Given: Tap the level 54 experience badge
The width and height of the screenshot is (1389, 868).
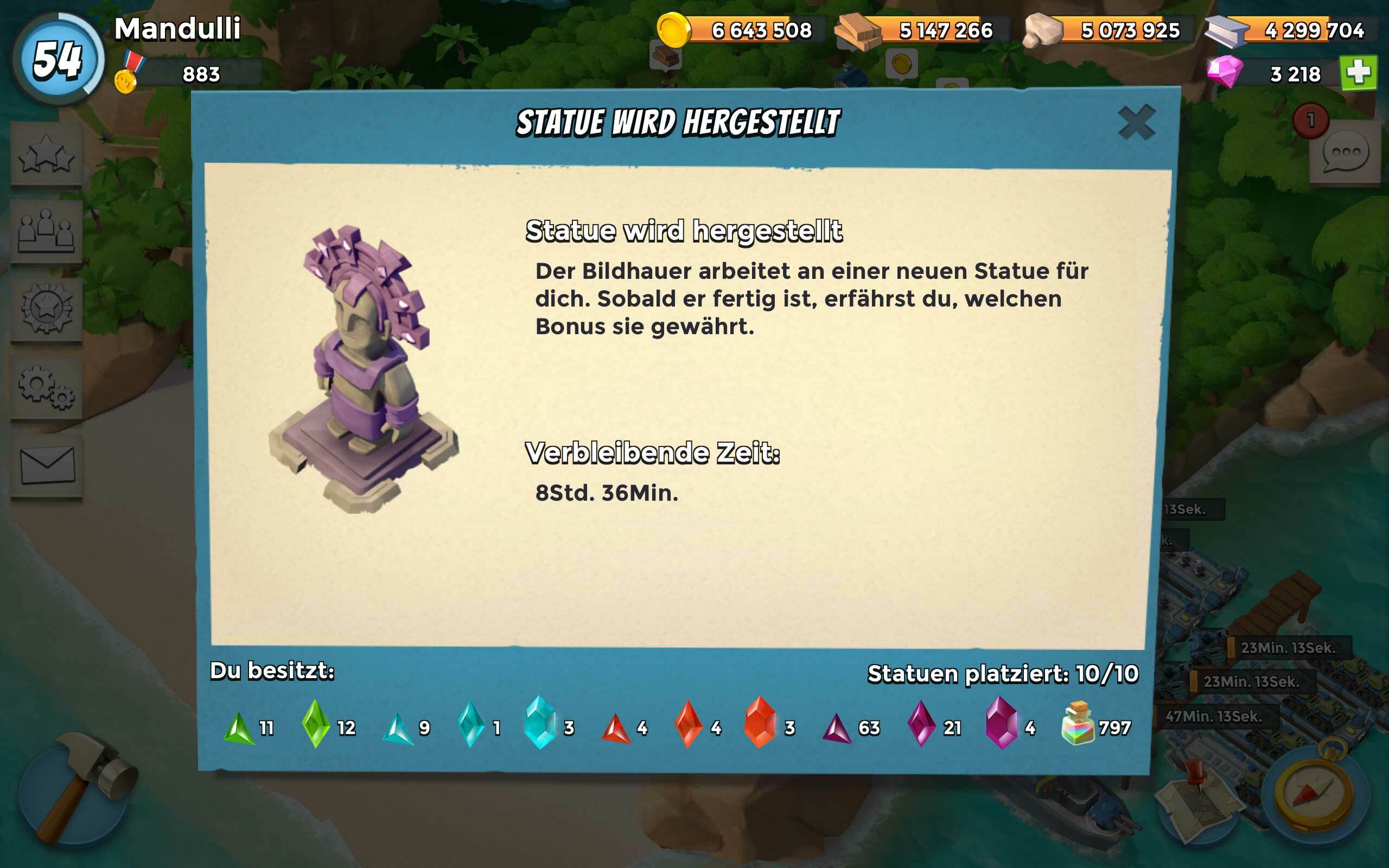Looking at the screenshot, I should coord(58,60).
